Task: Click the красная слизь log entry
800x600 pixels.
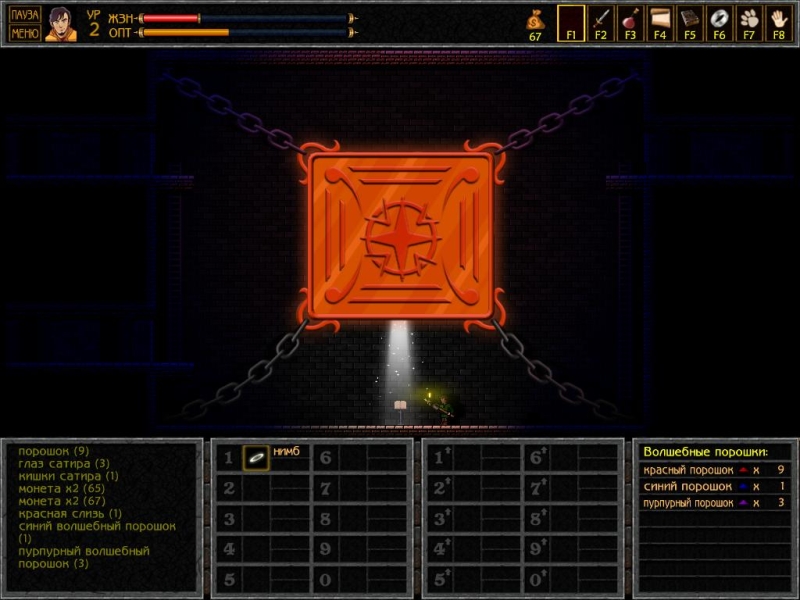Action: click(x=70, y=513)
